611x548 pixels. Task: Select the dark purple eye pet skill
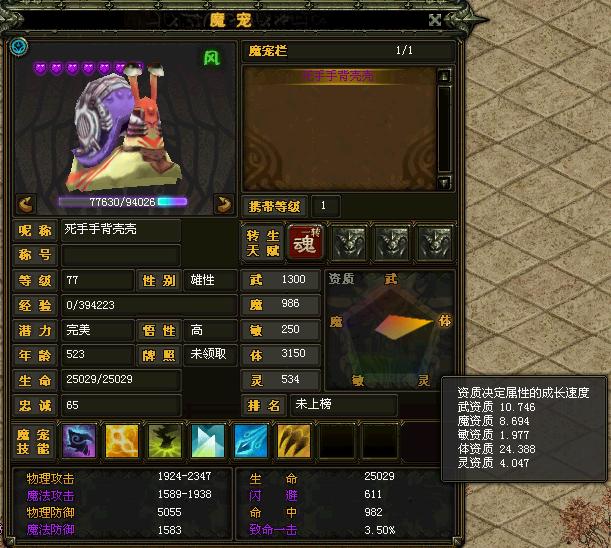coord(79,441)
